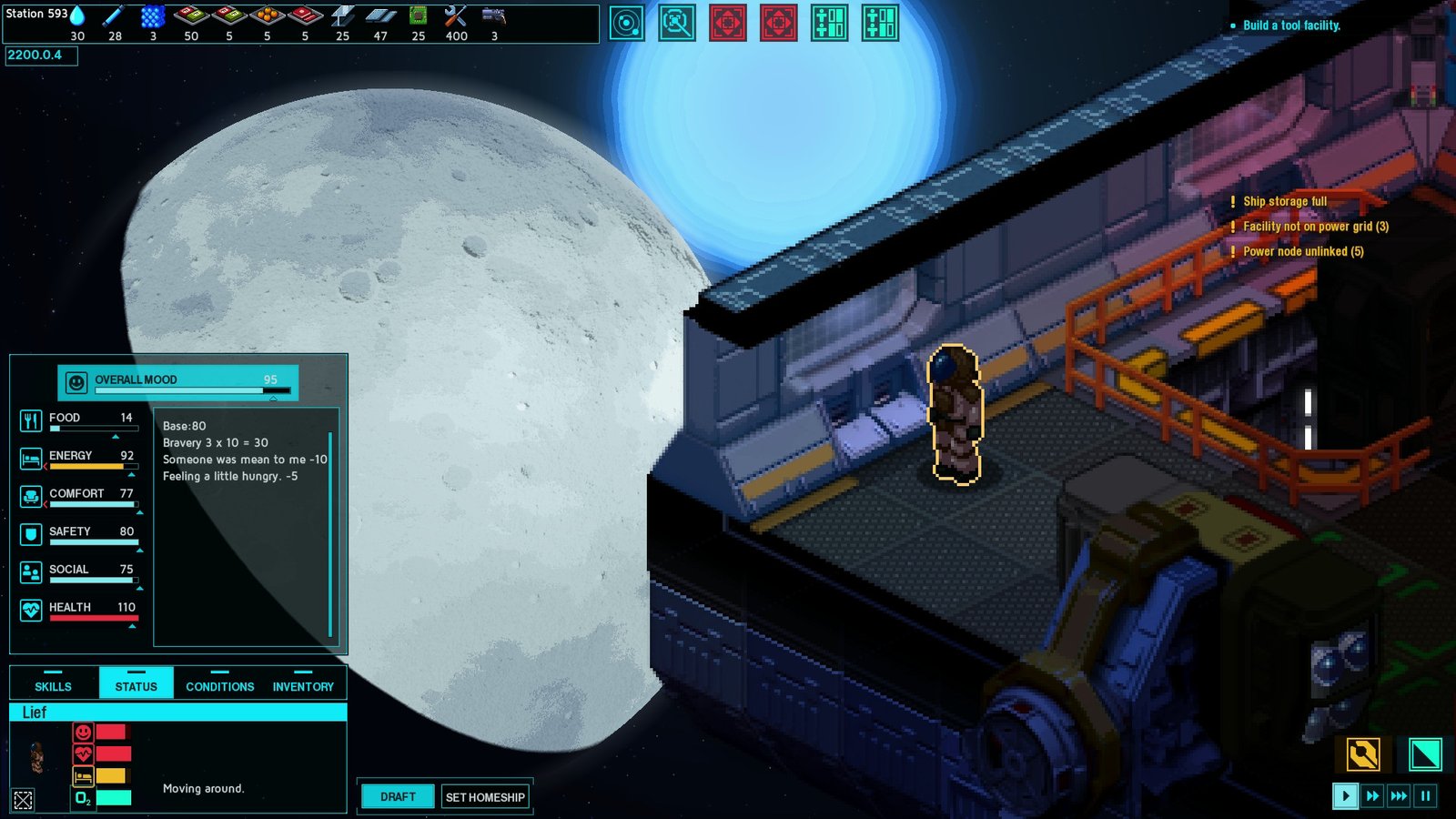Screen dimensions: 1456x819
Task: Open the Inventory tab
Action: point(303,685)
